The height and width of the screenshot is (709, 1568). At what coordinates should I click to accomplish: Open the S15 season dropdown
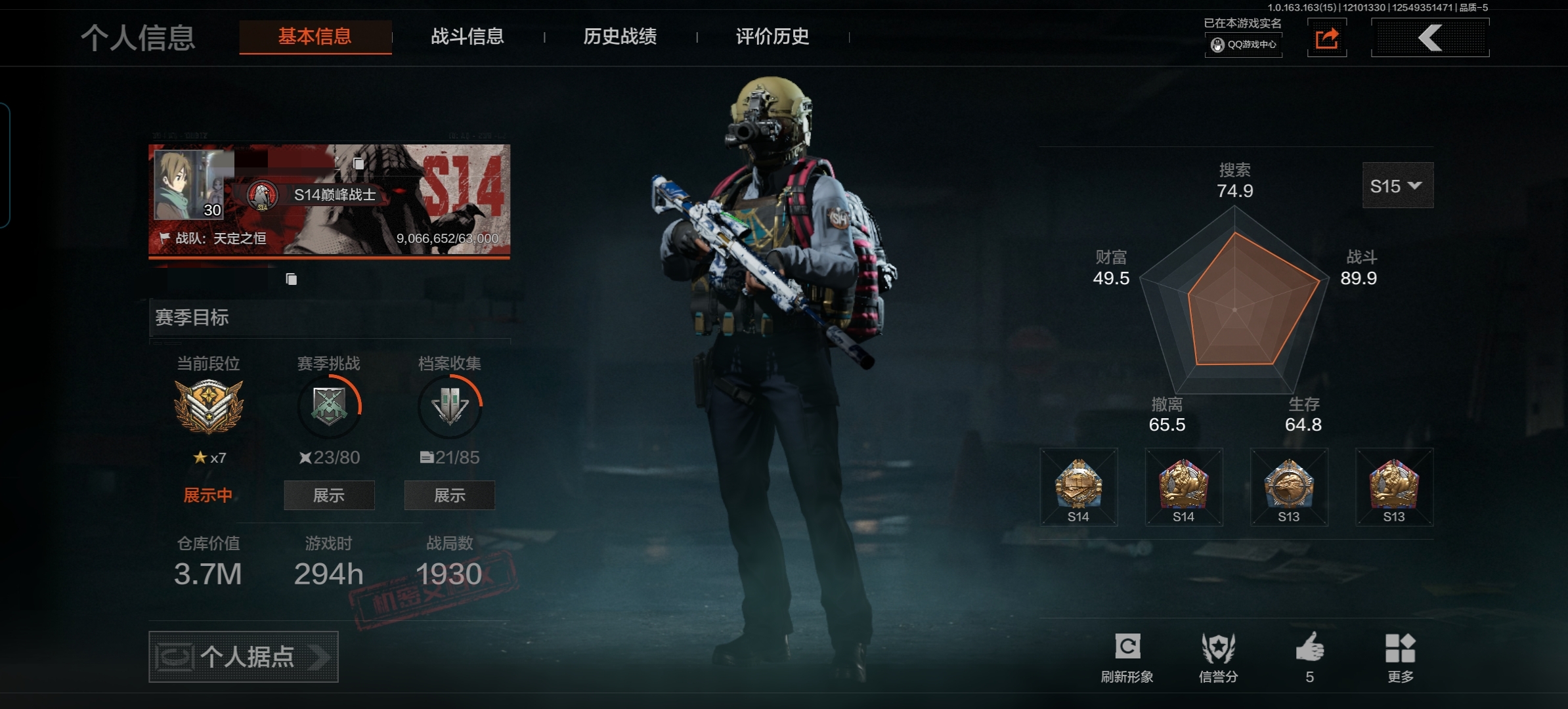click(x=1397, y=186)
